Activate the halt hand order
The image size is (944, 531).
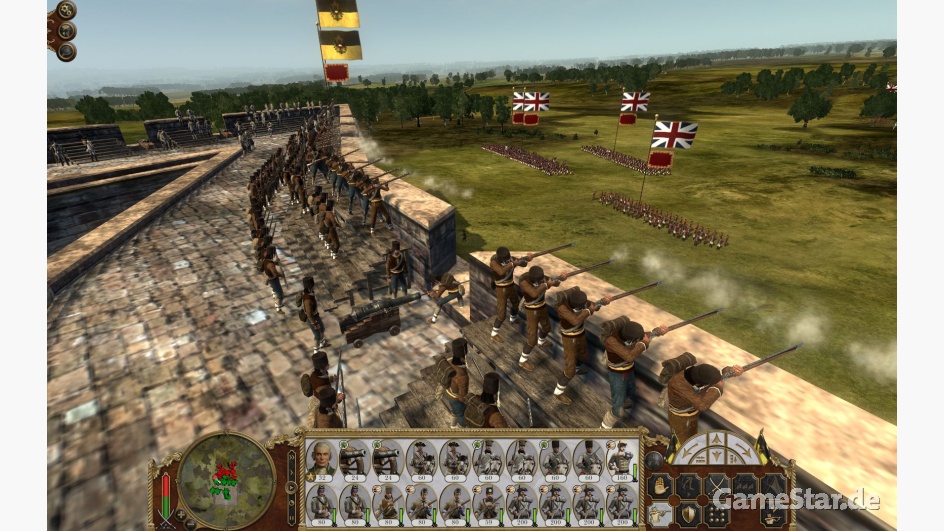659,486
